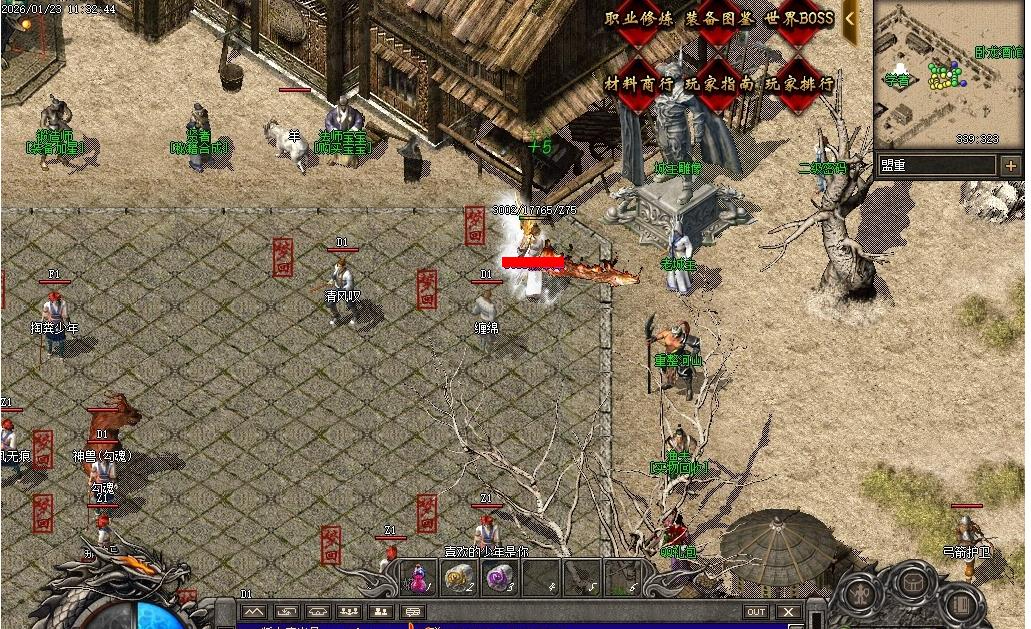Image resolution: width=1031 pixels, height=629 pixels.
Task: Show the 玩家排行 player rankings
Action: pyautogui.click(x=799, y=84)
